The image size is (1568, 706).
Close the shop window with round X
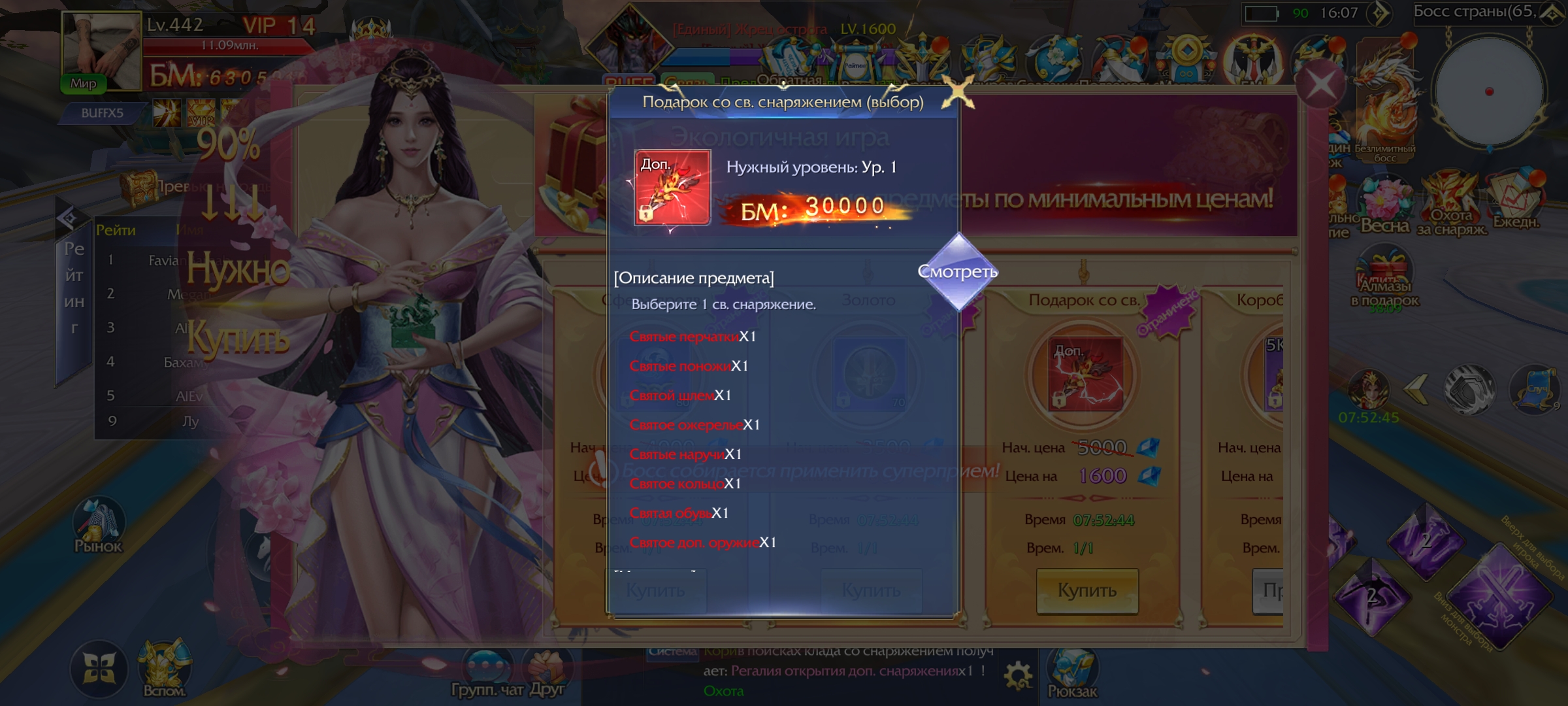[1320, 84]
